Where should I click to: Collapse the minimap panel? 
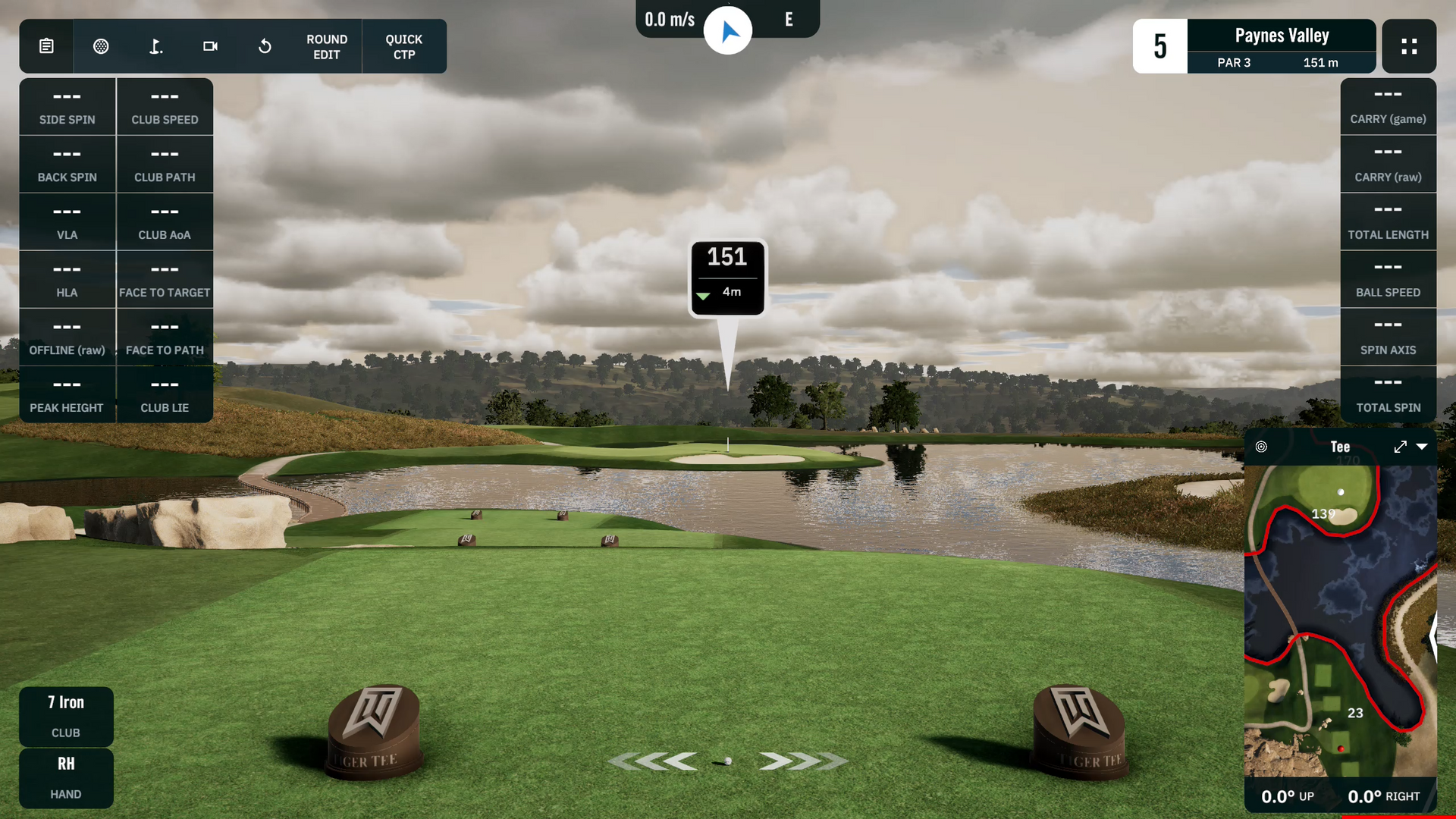pyautogui.click(x=1423, y=447)
